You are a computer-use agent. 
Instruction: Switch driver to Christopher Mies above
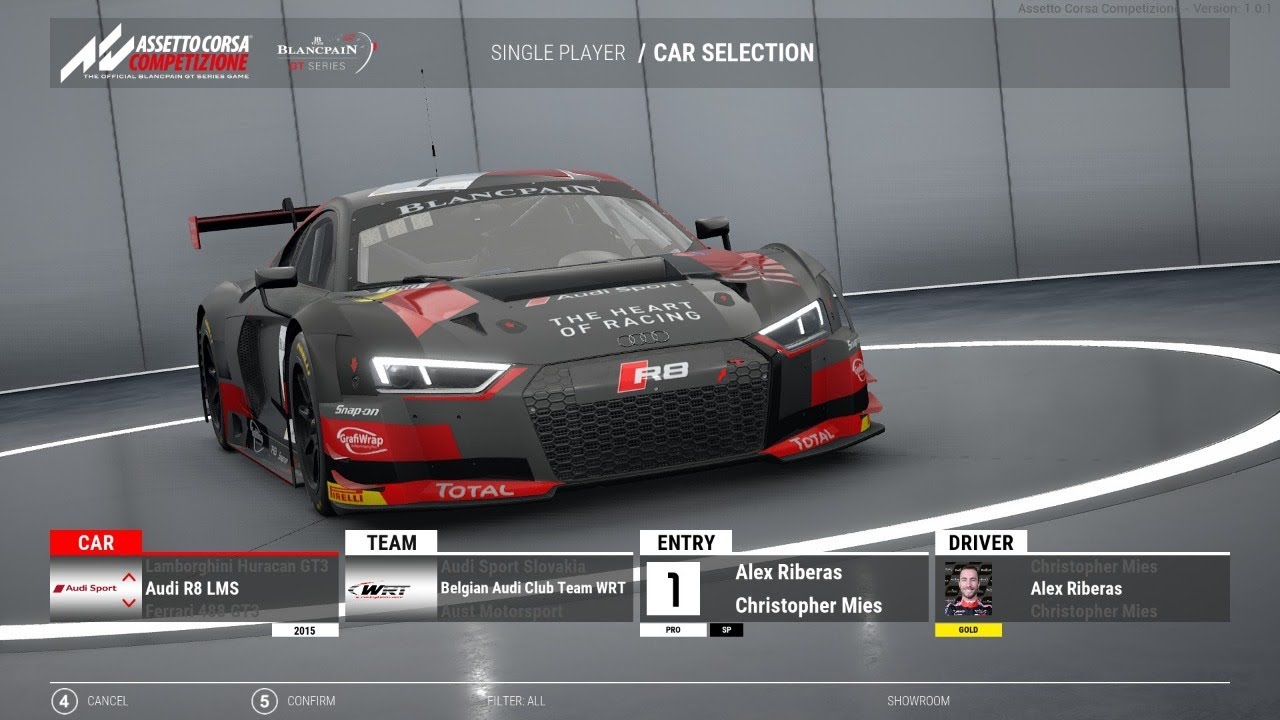[1093, 567]
